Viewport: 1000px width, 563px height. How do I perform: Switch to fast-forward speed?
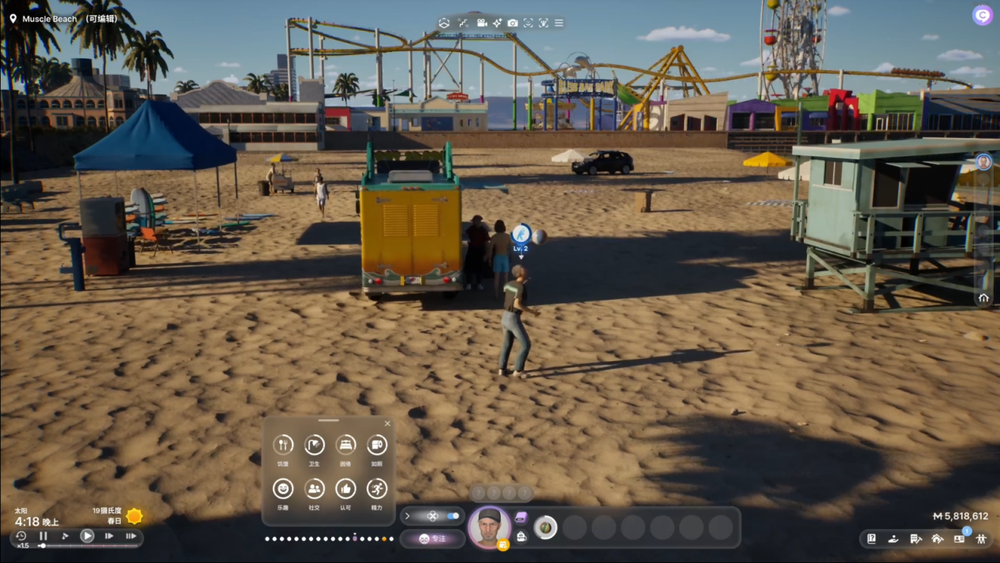[109, 536]
